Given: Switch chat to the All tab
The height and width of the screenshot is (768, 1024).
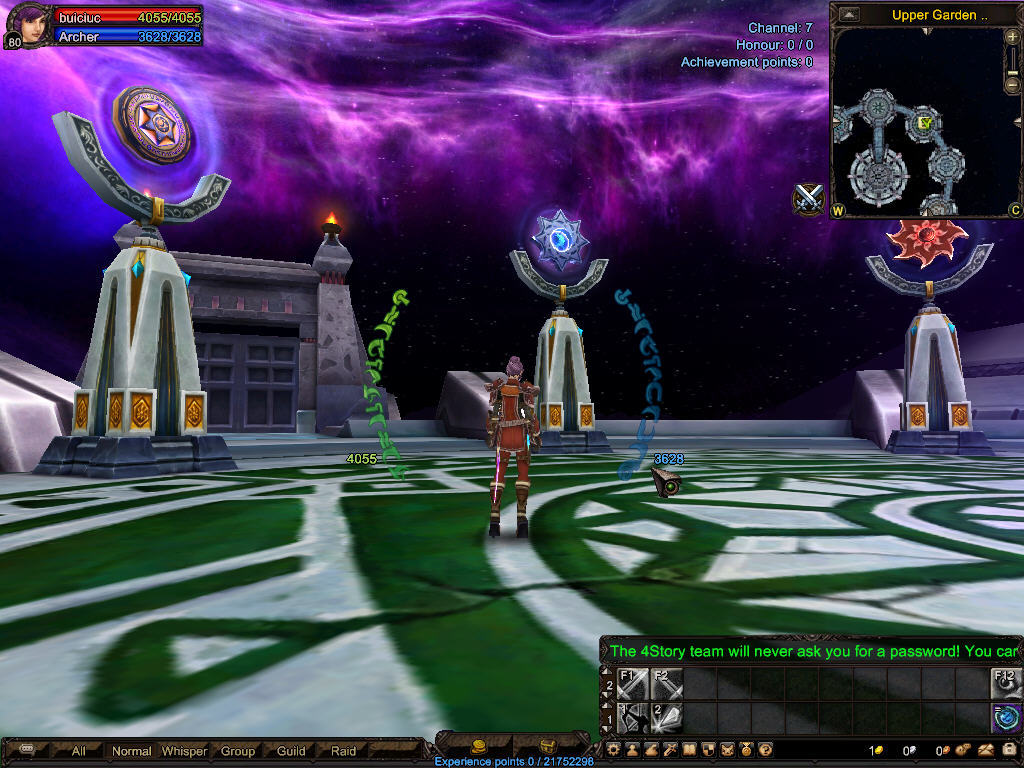Looking at the screenshot, I should 79,751.
